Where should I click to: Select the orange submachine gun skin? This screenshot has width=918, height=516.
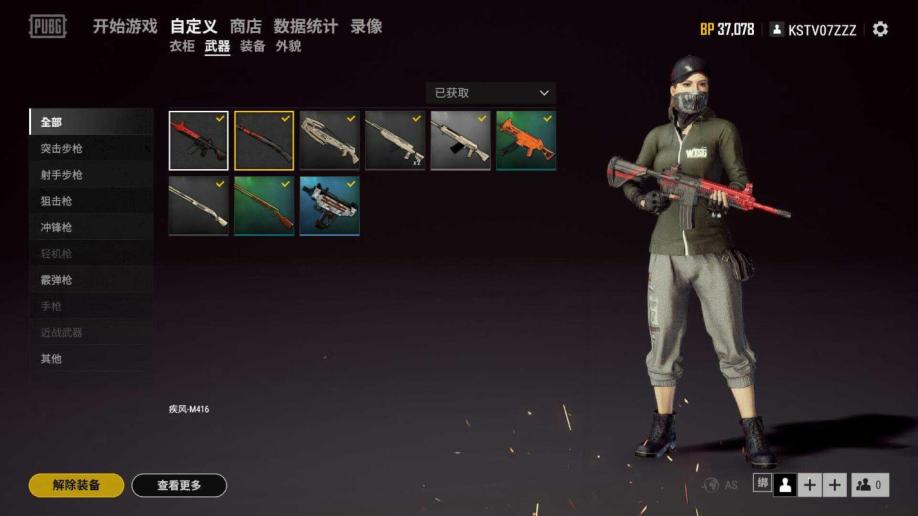click(x=526, y=140)
